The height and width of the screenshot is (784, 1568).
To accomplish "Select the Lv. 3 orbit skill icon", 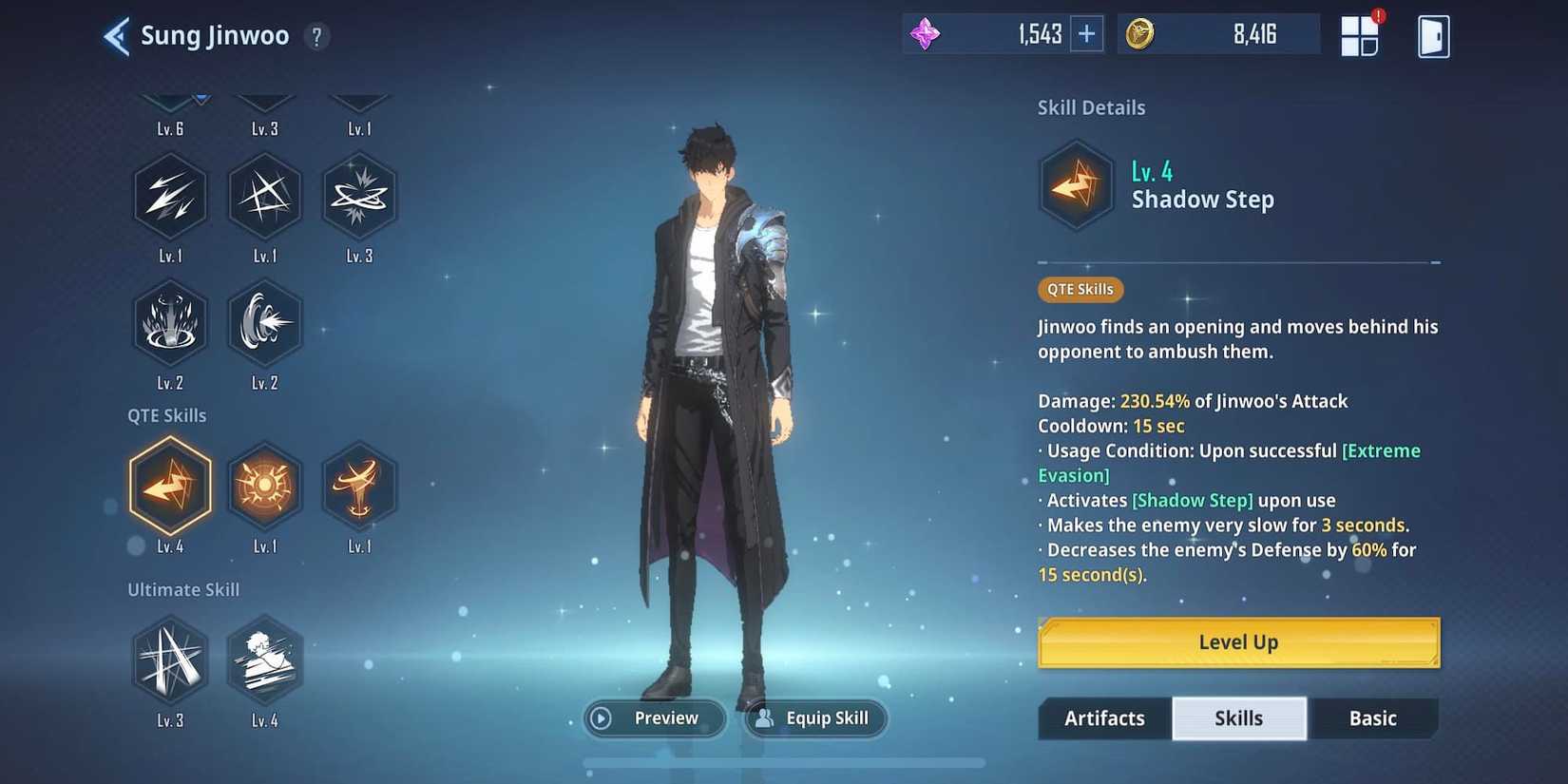I will pos(359,196).
